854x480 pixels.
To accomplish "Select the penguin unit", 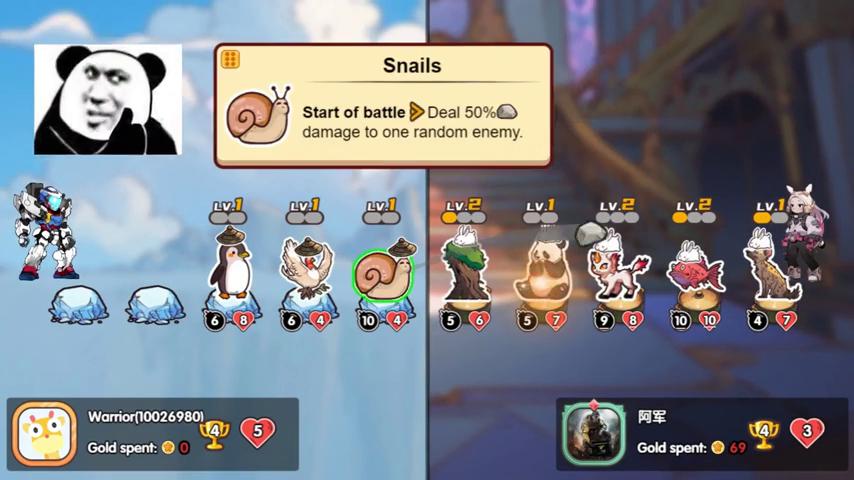I will (232, 268).
